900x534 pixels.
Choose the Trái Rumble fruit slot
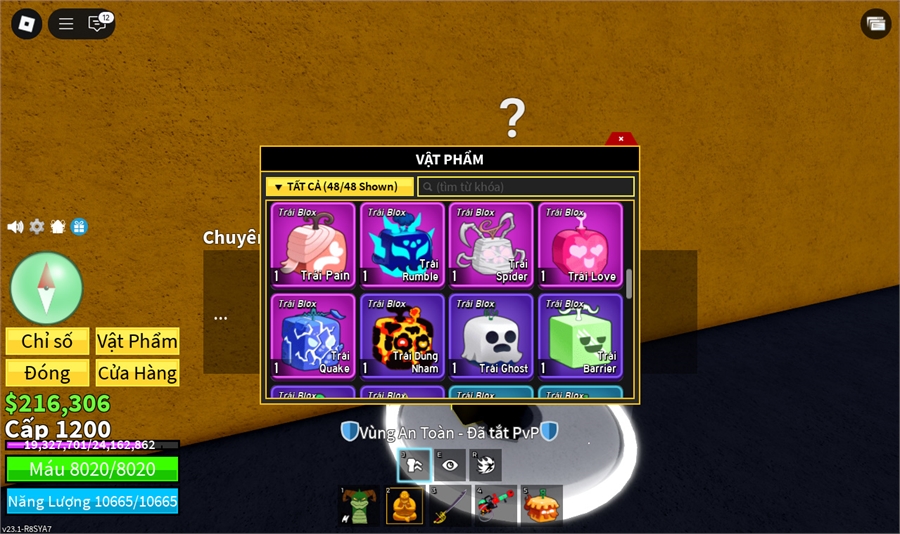point(402,245)
